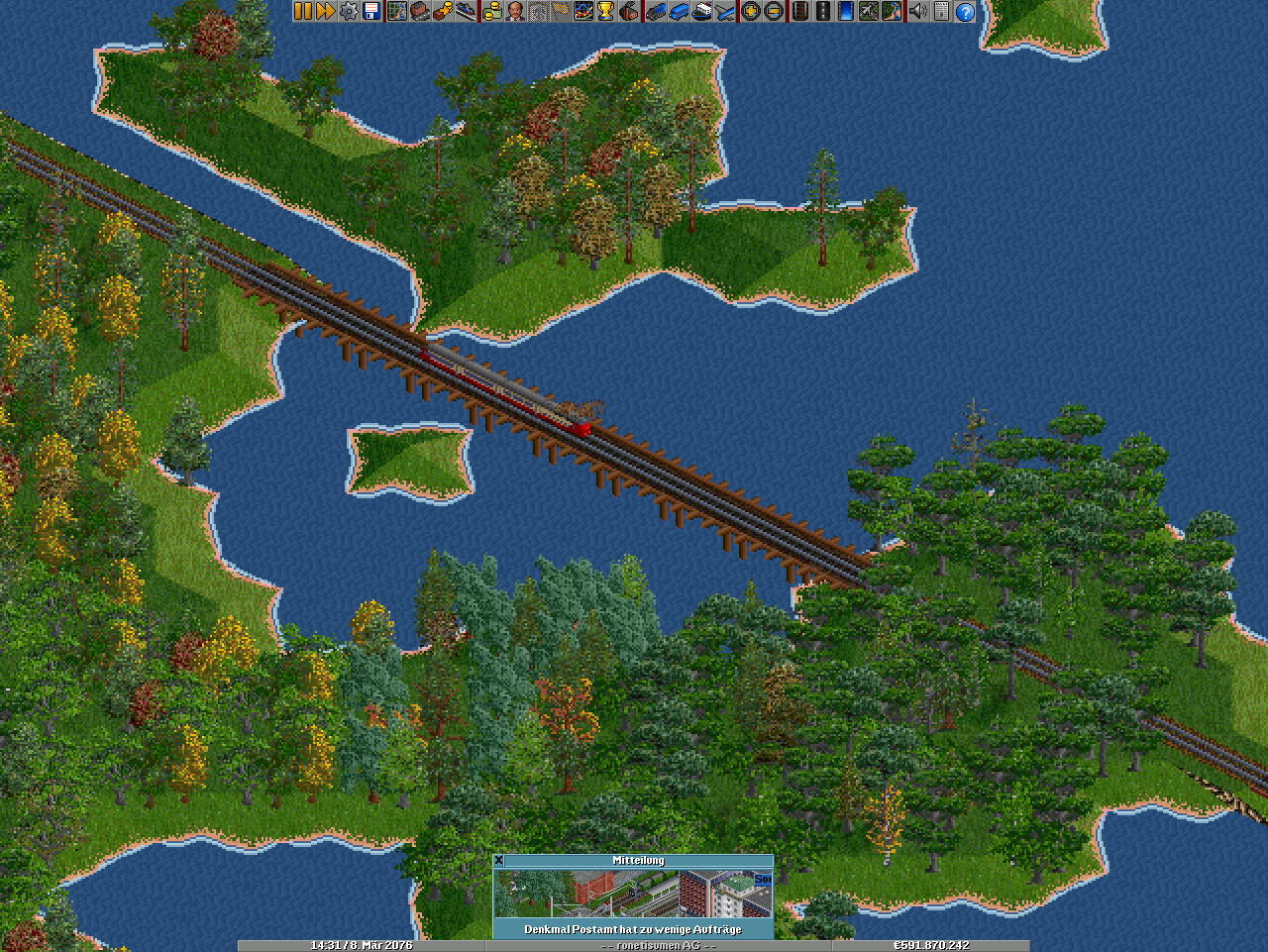Toggle fast forward in the toolbar
Viewport: 1268px width, 952px height.
(325, 11)
